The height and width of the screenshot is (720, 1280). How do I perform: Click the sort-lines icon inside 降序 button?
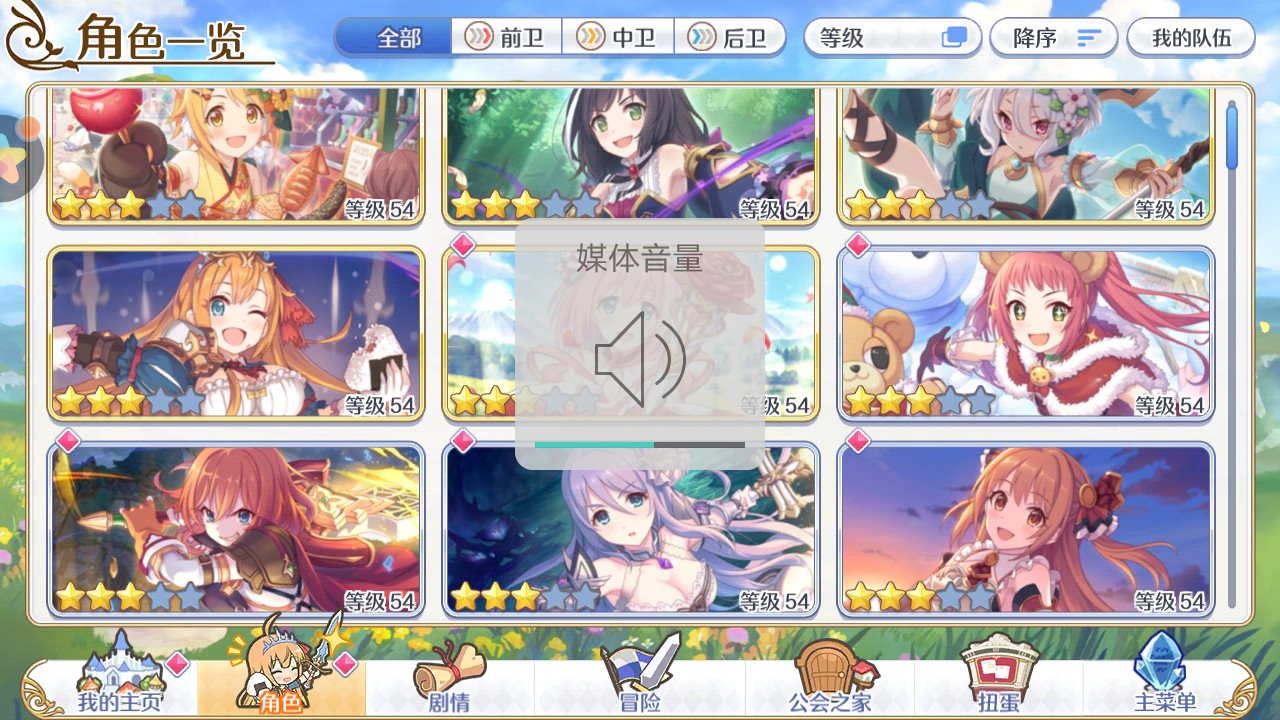point(1089,37)
